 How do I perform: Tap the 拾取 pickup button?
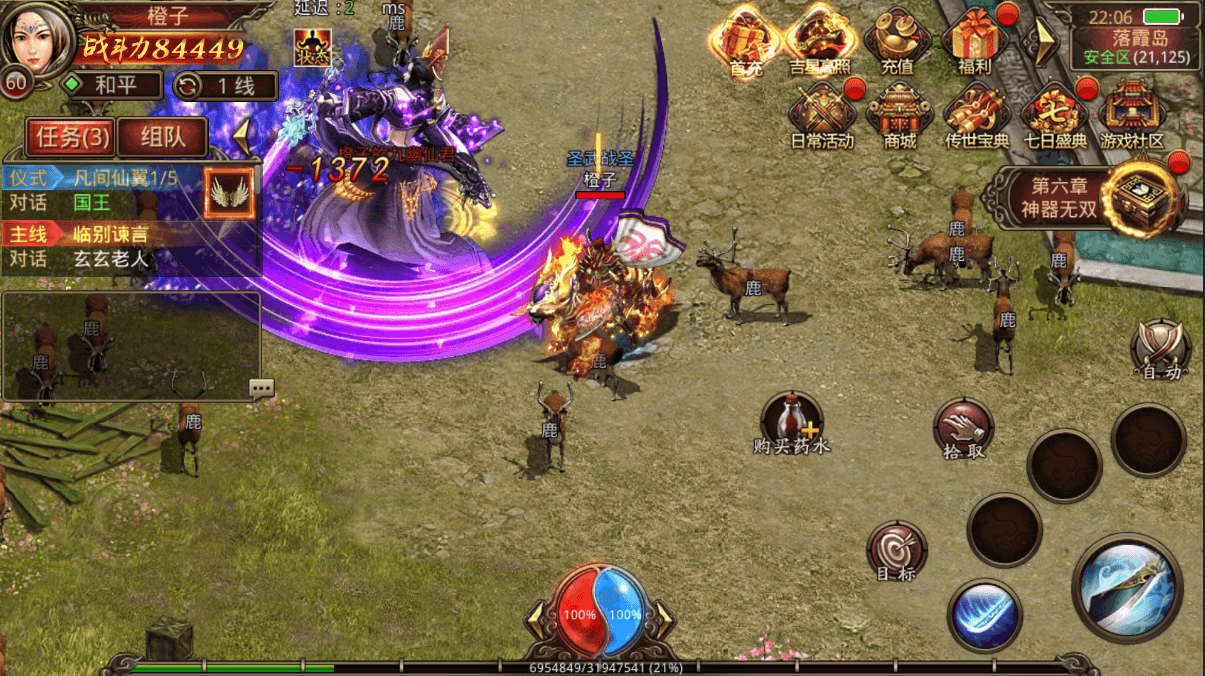pyautogui.click(x=964, y=427)
